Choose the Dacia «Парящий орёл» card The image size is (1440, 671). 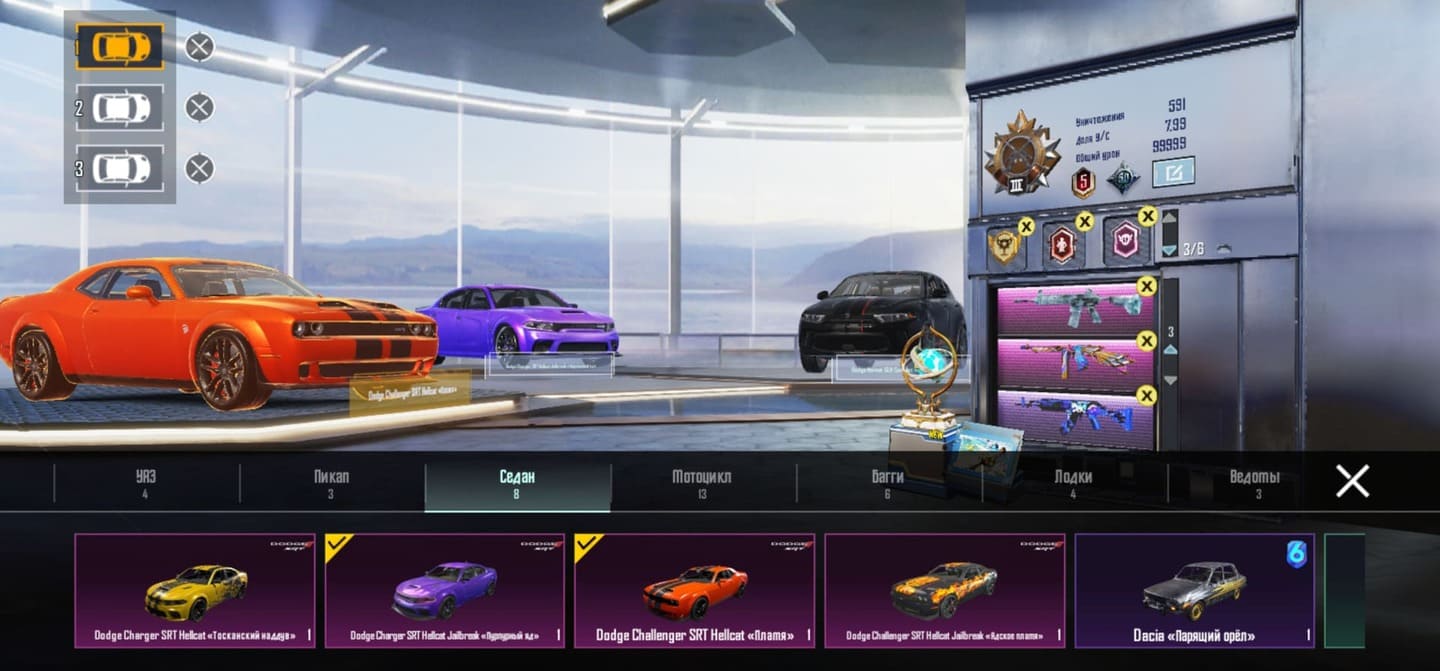click(x=1194, y=590)
